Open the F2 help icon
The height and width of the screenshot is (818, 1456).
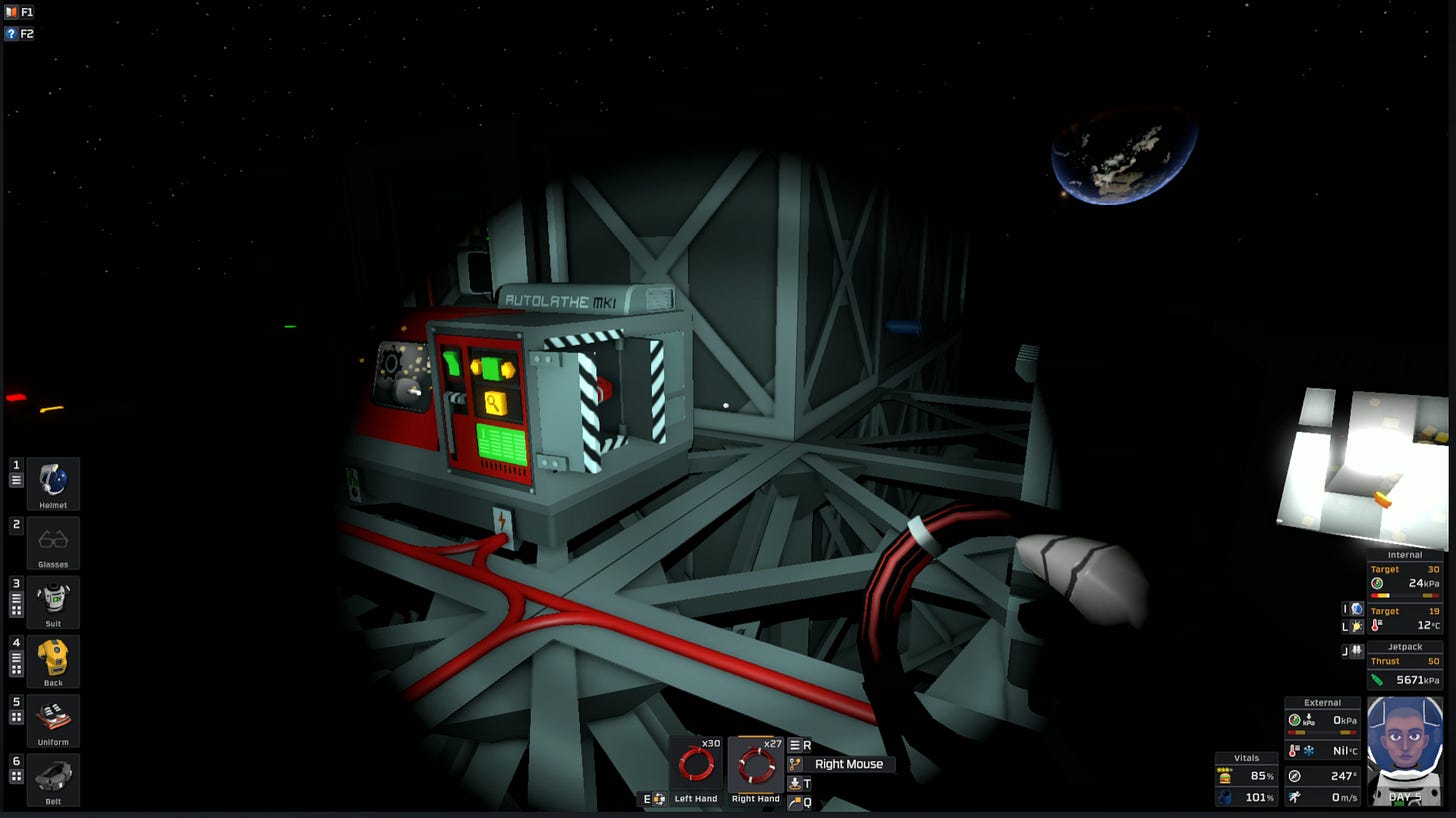click(12, 34)
